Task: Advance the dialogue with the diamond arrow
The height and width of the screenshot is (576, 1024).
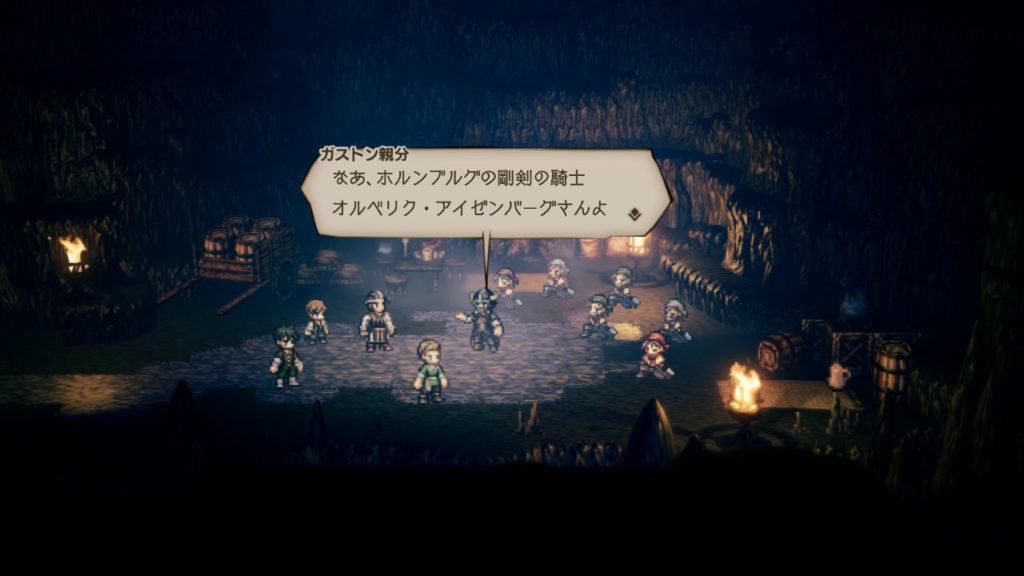Action: [633, 213]
